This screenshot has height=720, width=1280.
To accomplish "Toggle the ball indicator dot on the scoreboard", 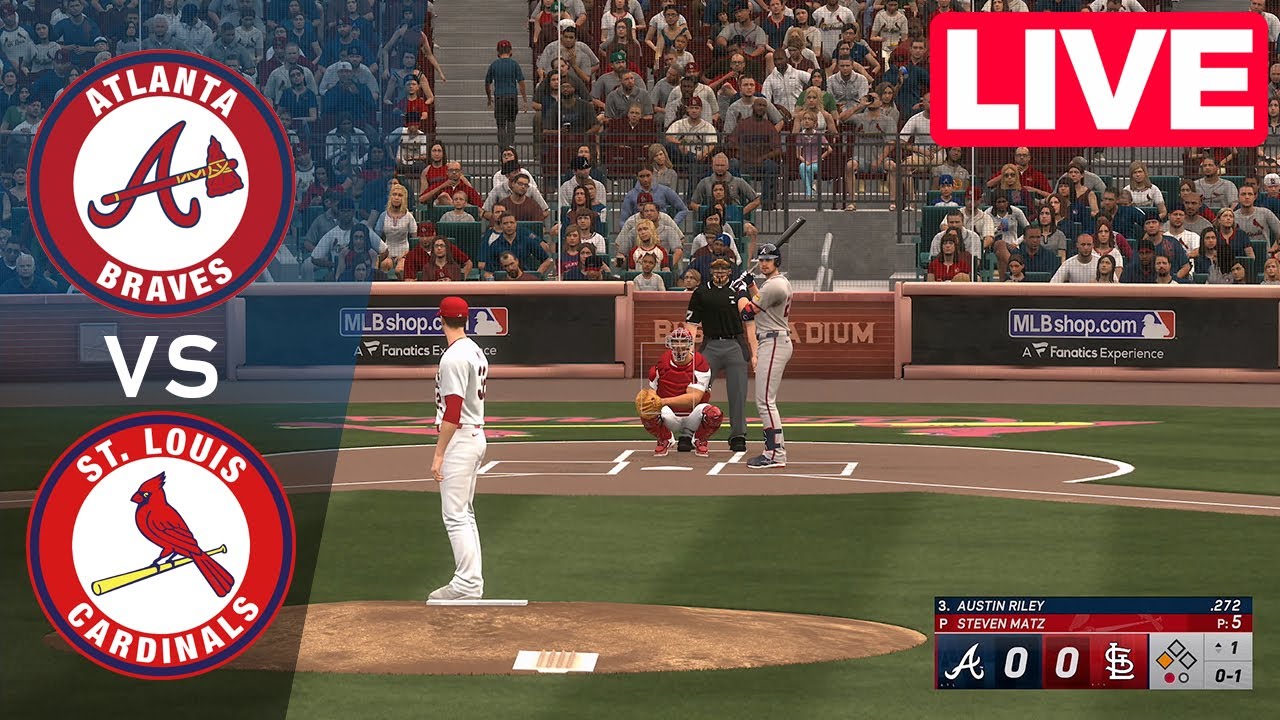I will click(x=1170, y=677).
